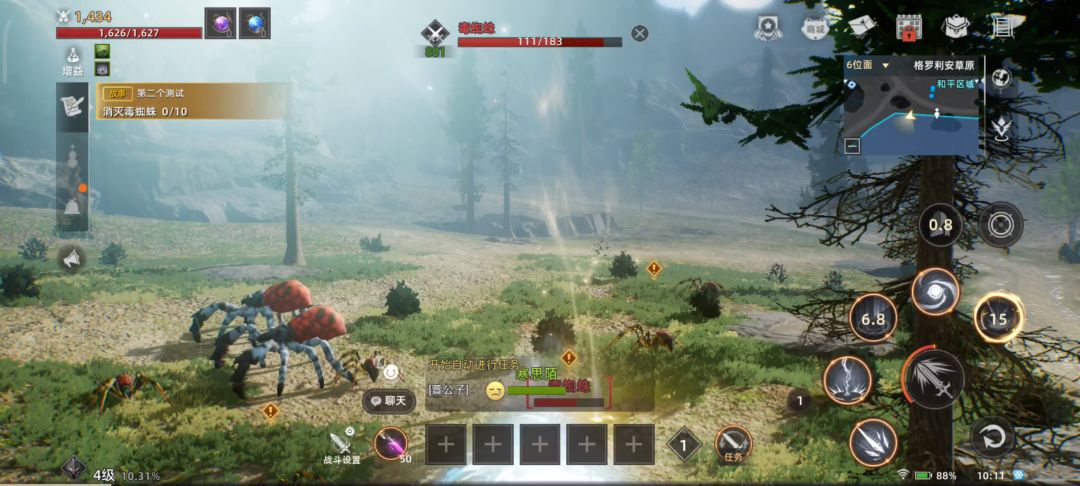Select the 消灭毒蜘蛛 quest tracker
Image resolution: width=1080 pixels, height=486 pixels.
point(190,103)
